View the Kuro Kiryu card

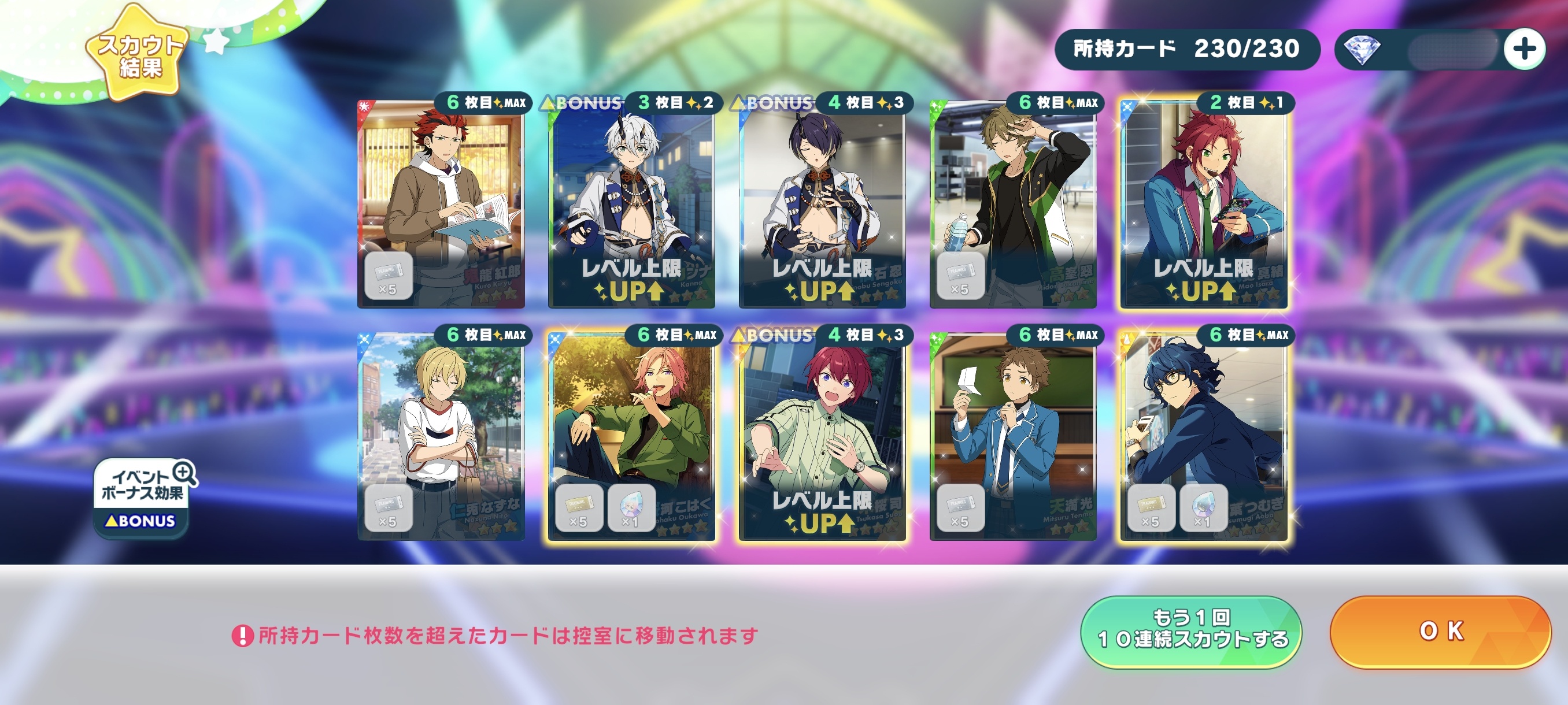click(x=441, y=204)
